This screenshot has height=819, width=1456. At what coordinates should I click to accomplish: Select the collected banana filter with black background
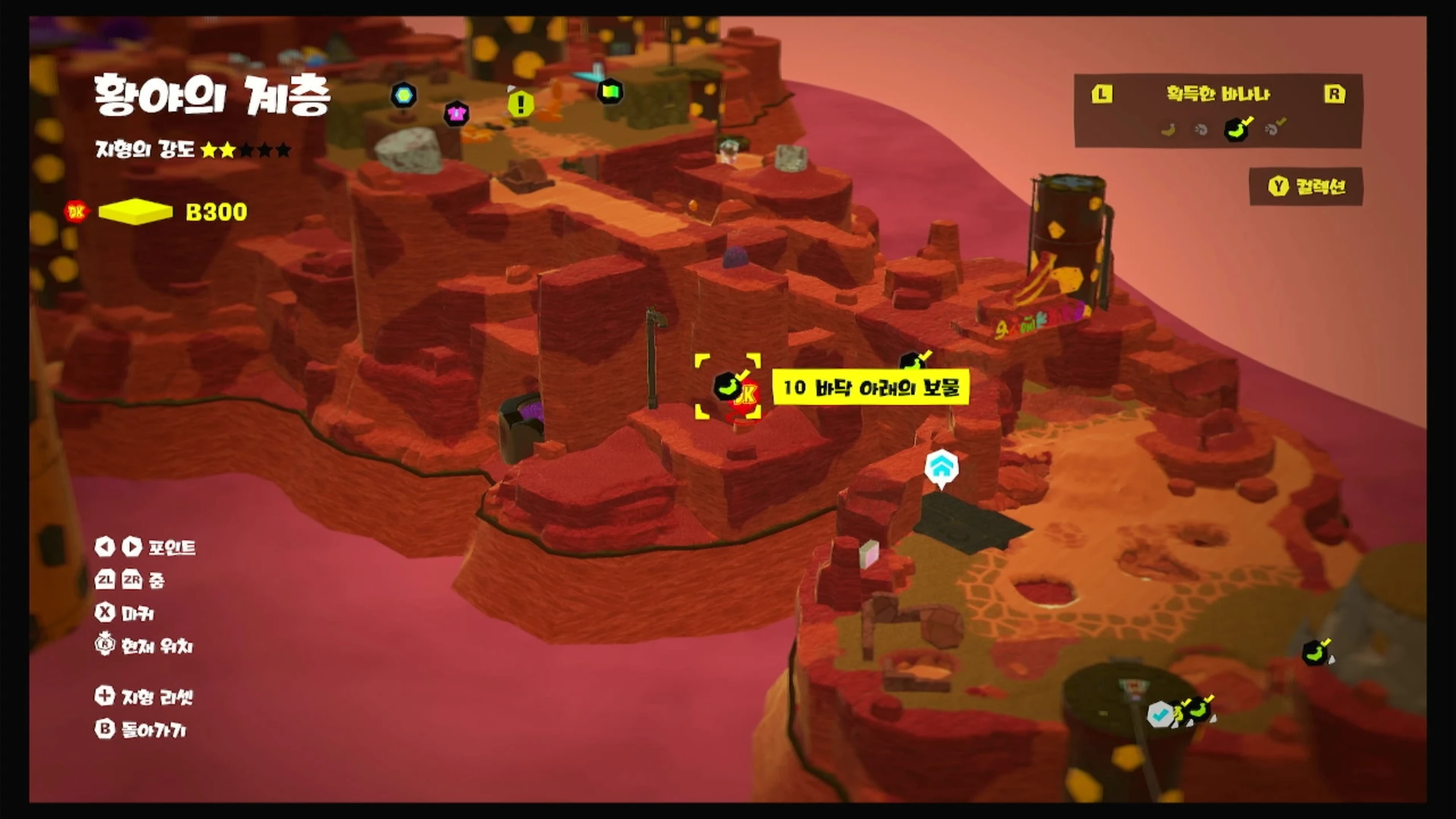[1237, 129]
